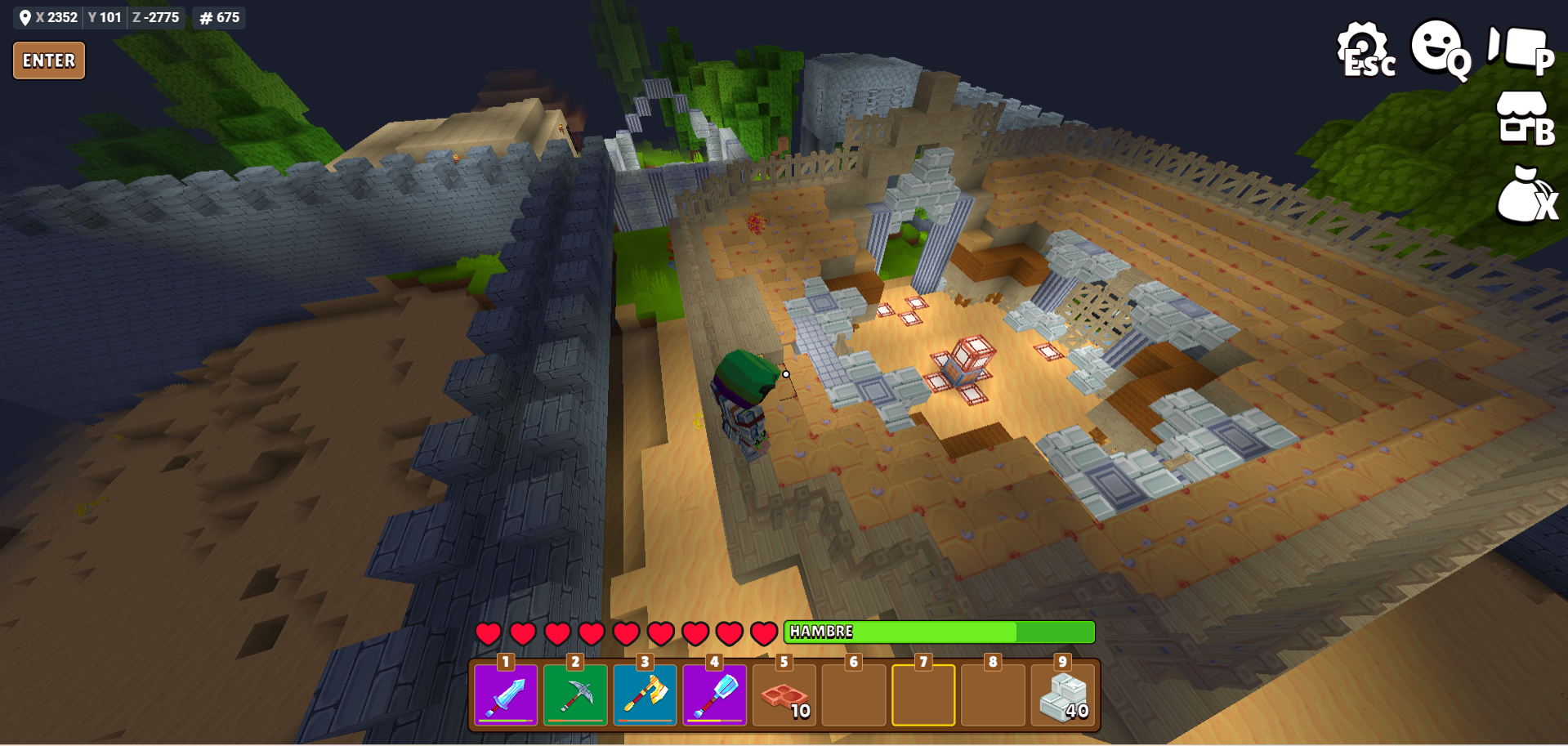Click the ENTER button
The height and width of the screenshot is (746, 1568).
49,60
